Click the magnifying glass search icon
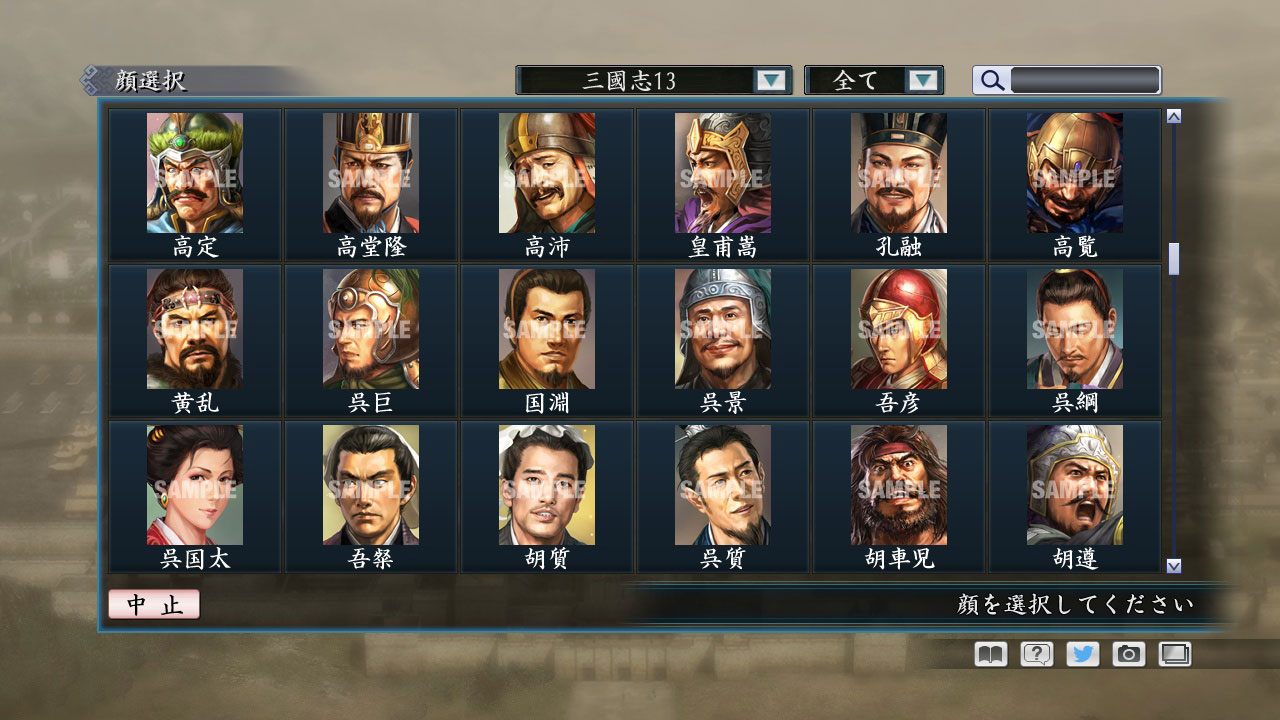1280x720 pixels. pyautogui.click(x=990, y=81)
